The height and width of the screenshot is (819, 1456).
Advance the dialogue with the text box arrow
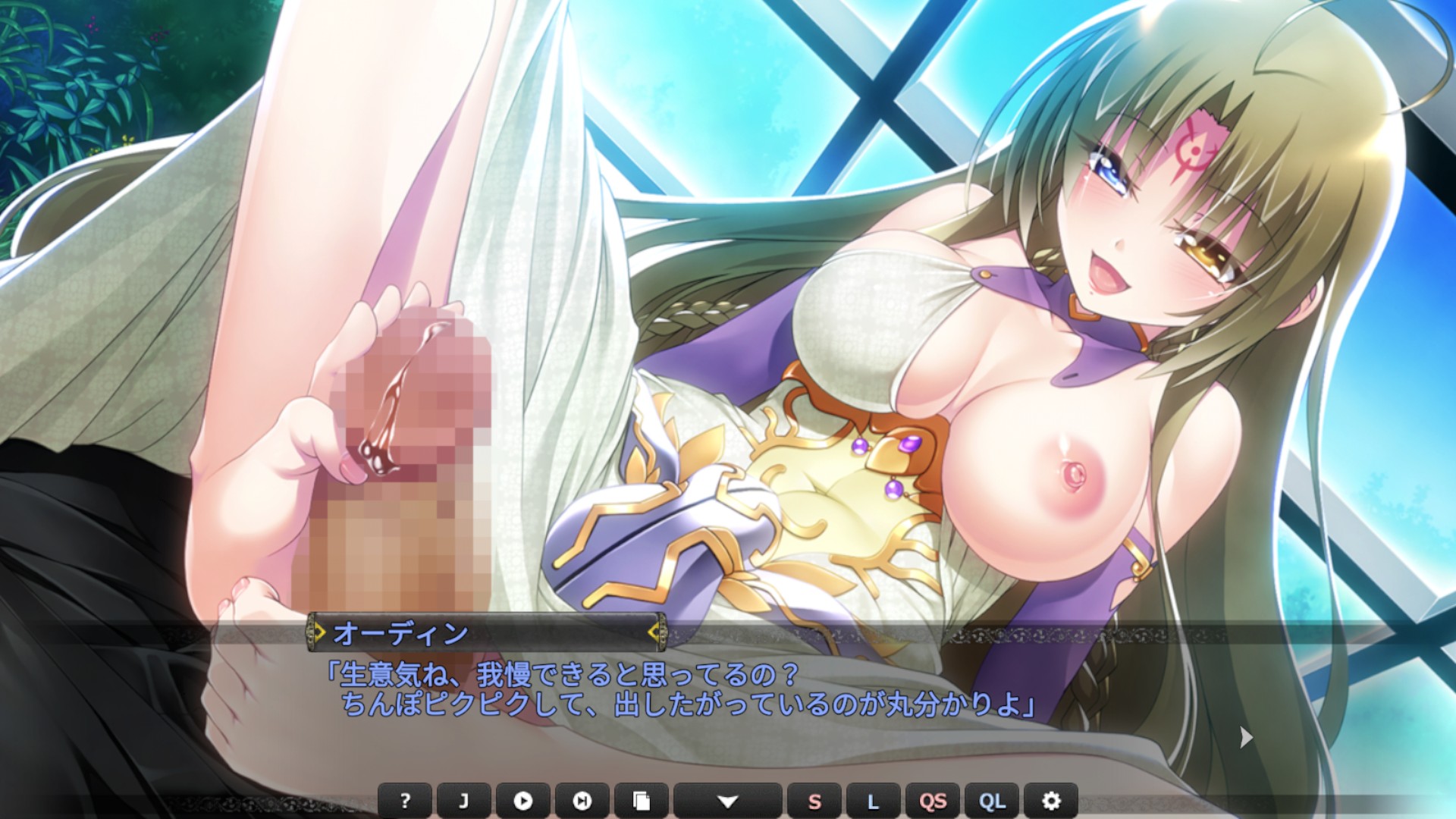[1246, 736]
